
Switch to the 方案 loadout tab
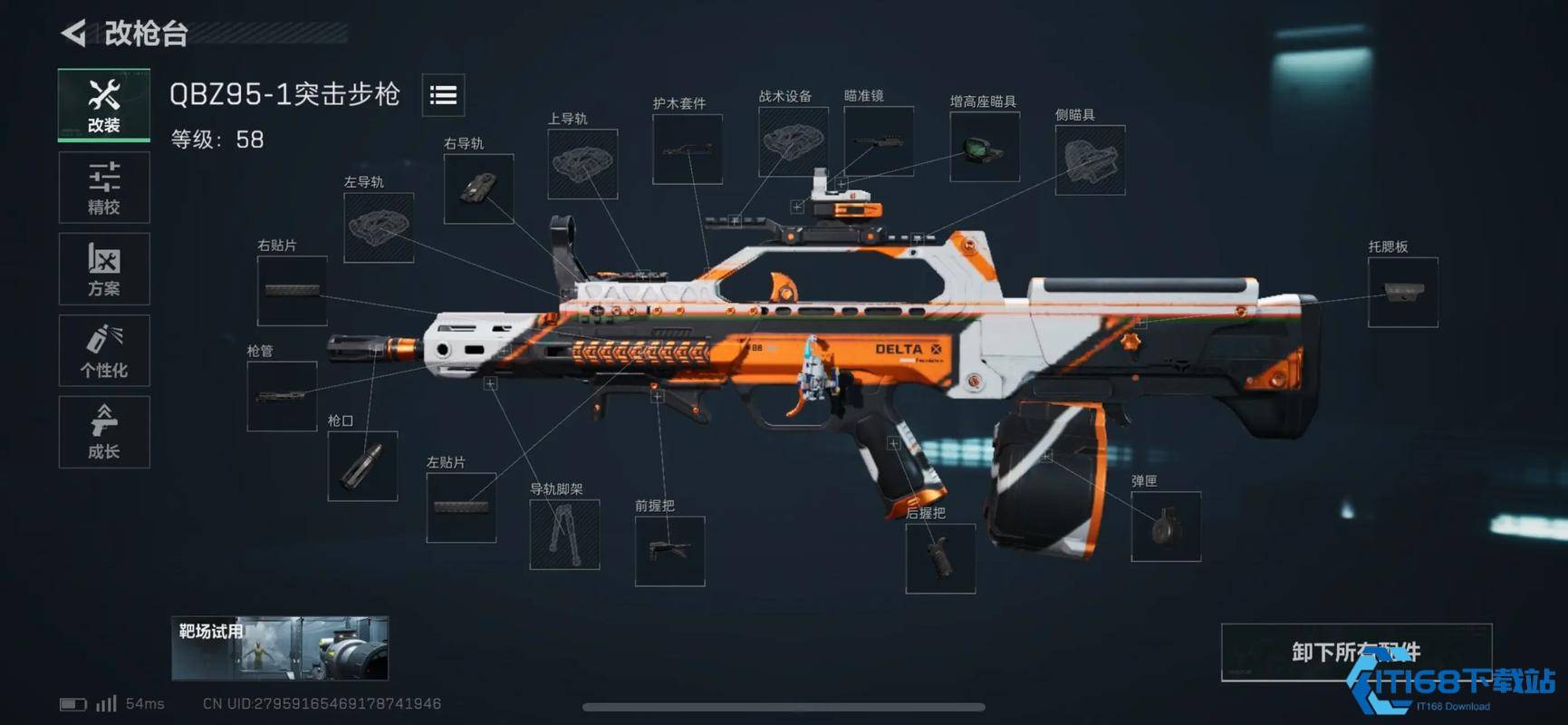coord(104,269)
